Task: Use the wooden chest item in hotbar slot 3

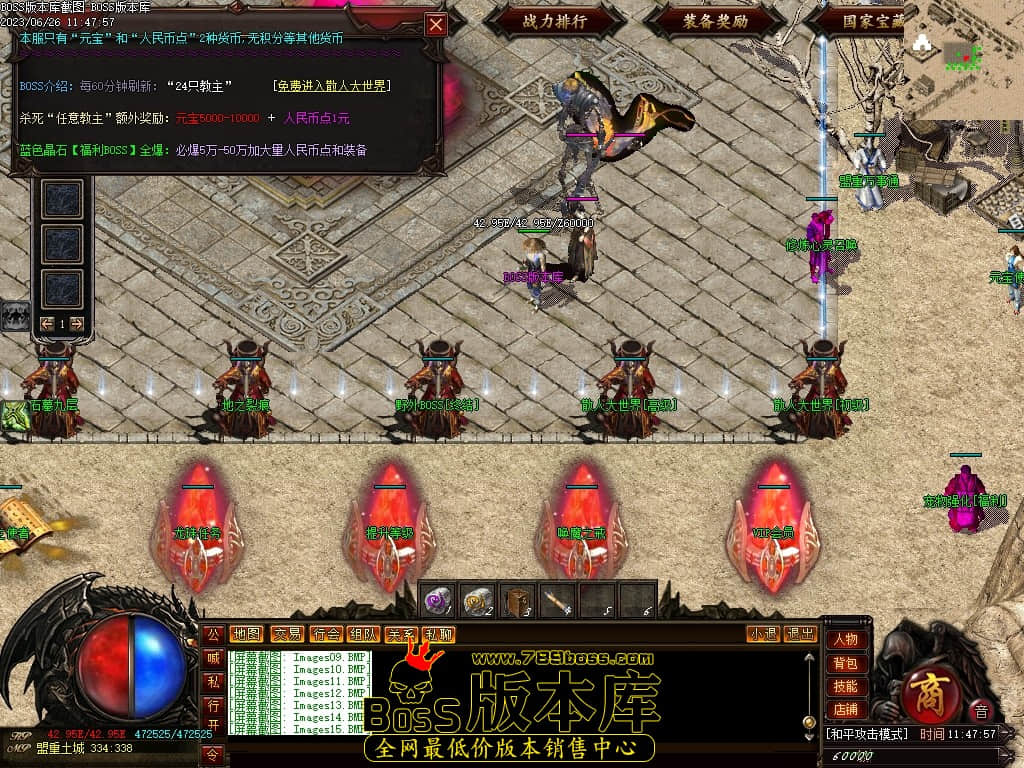Action: 516,600
